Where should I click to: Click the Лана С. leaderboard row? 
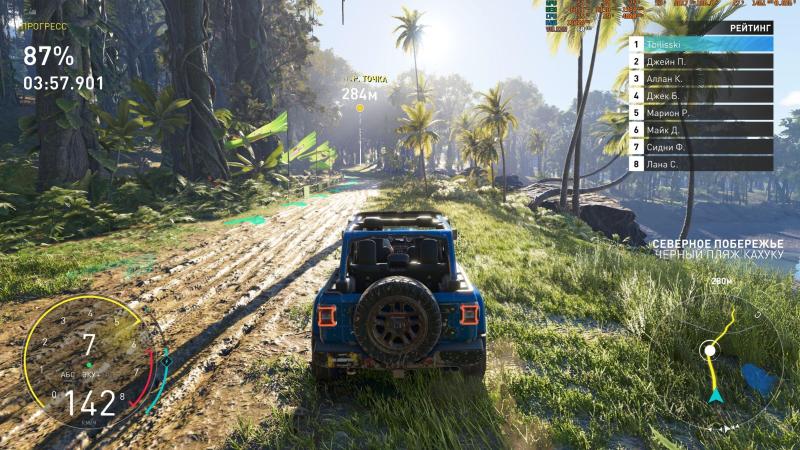[x=701, y=164]
